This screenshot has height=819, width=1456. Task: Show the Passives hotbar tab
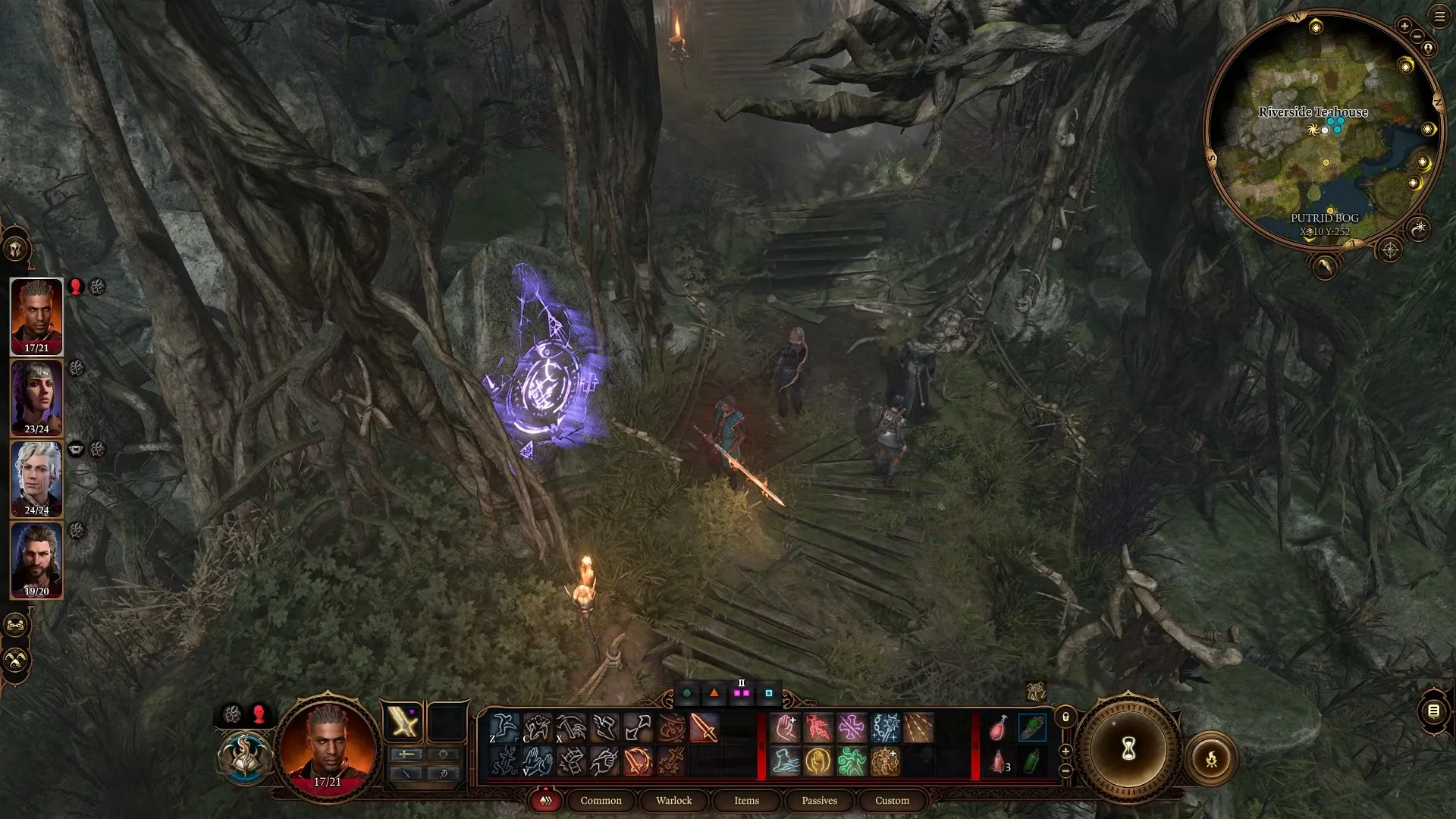click(x=819, y=800)
